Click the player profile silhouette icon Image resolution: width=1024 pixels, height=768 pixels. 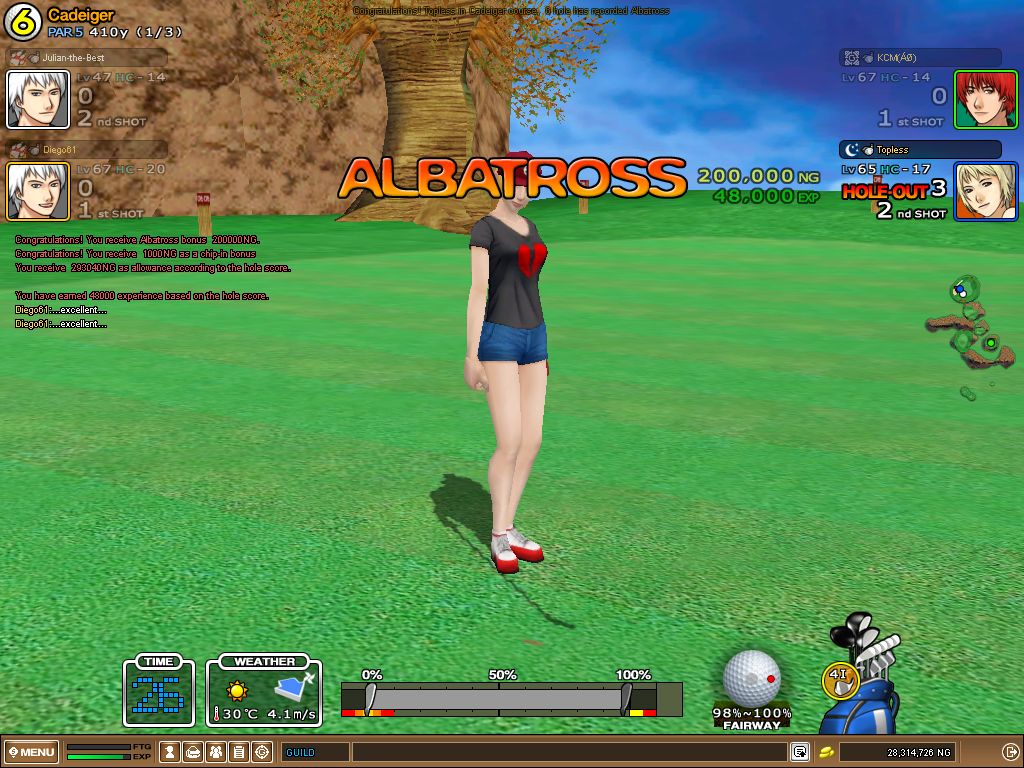coord(171,752)
